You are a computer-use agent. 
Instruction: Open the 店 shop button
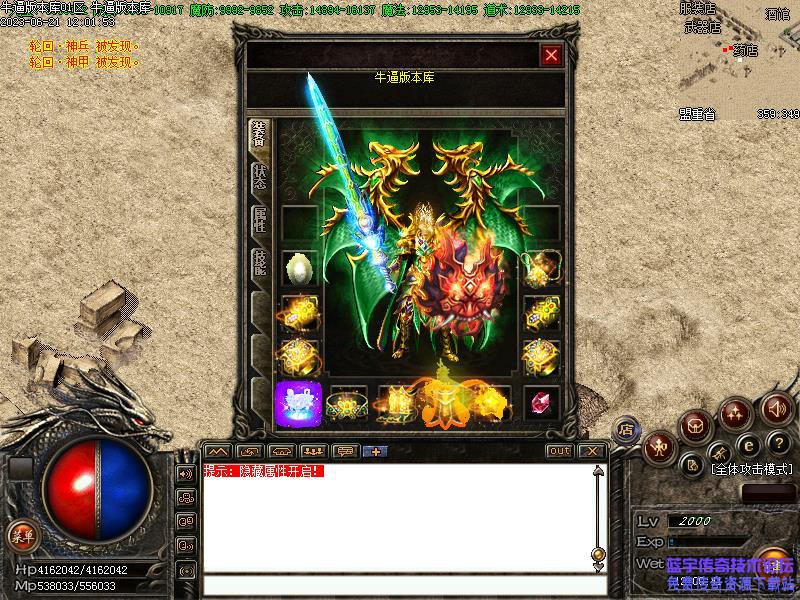pyautogui.click(x=626, y=428)
